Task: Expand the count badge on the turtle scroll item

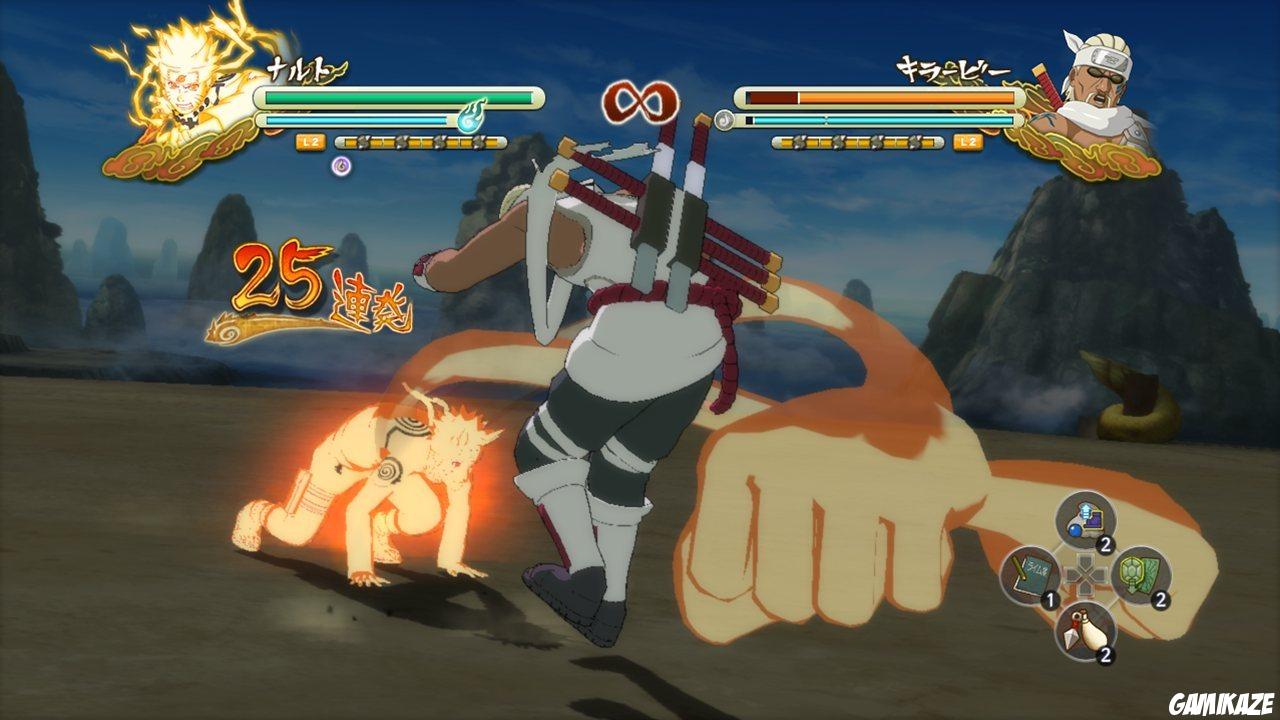Action: tap(1163, 602)
